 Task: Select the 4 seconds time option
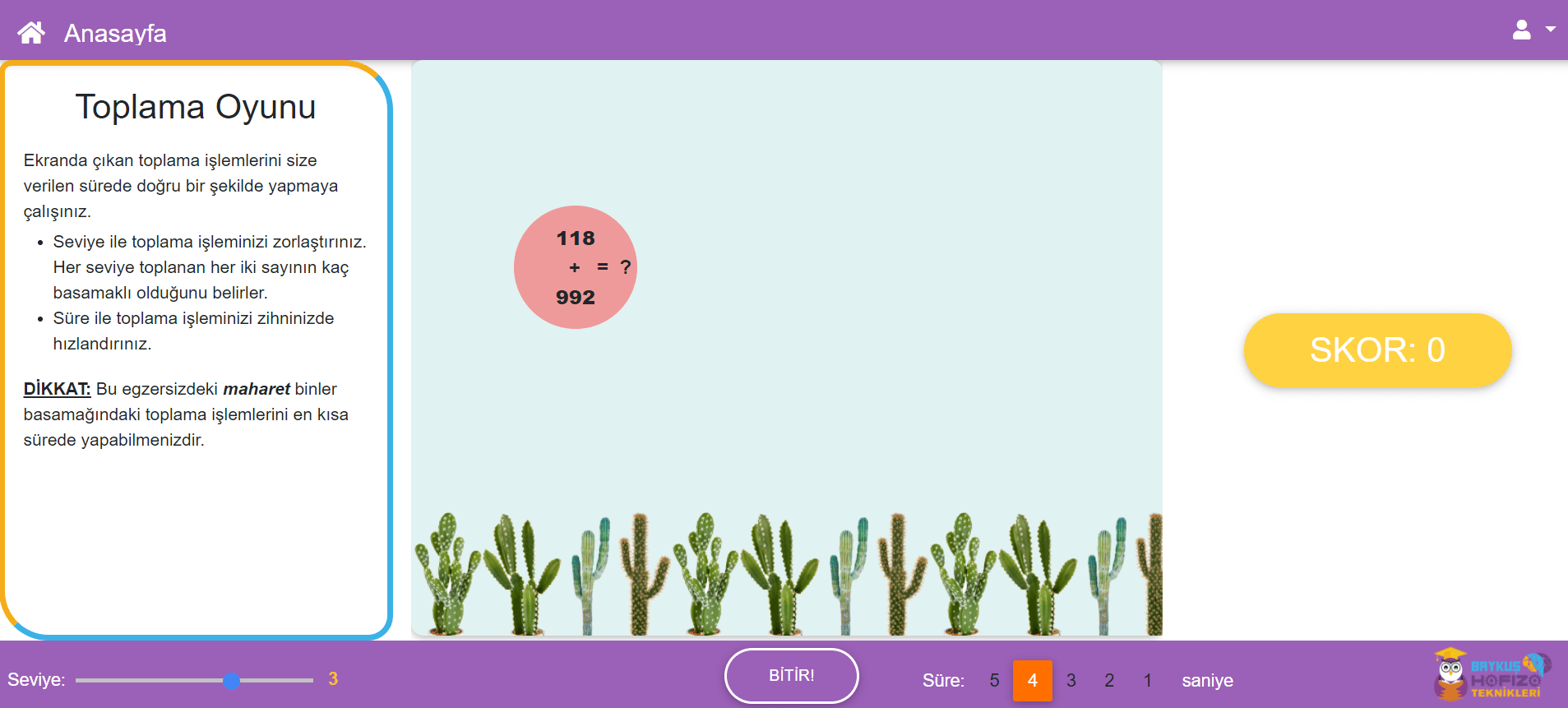pos(1032,681)
